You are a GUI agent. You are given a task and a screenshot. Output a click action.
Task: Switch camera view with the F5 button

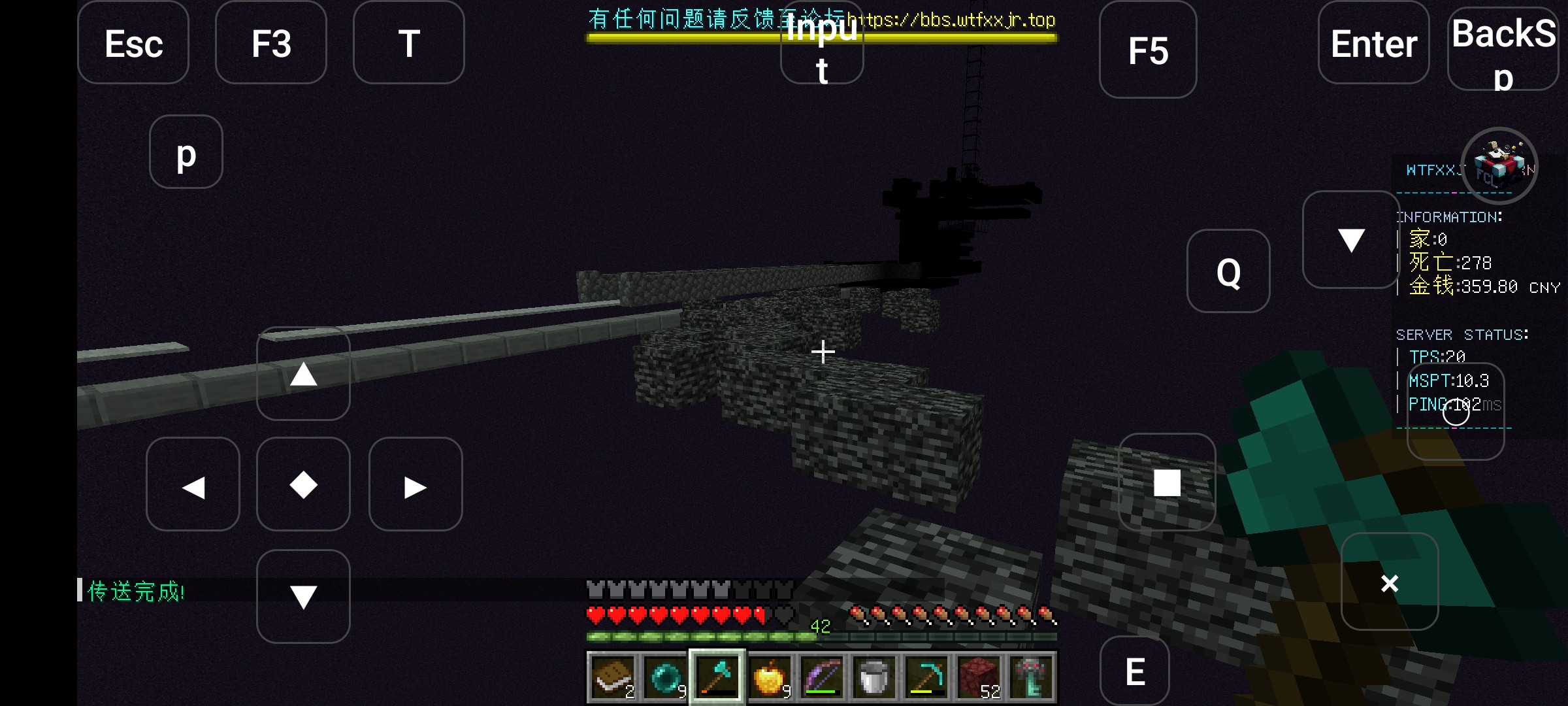point(1148,50)
